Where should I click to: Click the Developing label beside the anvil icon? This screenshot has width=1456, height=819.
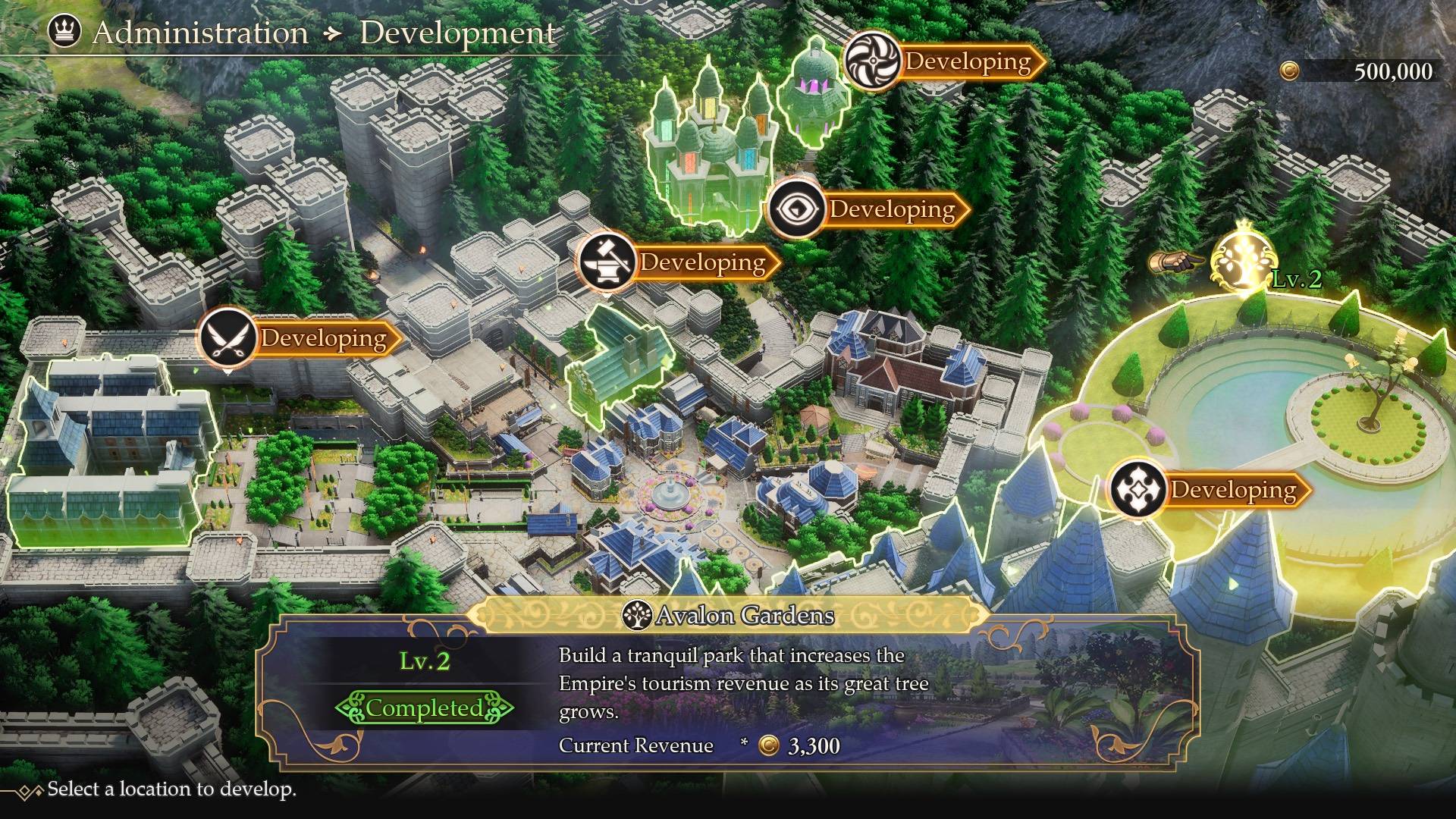(x=702, y=263)
